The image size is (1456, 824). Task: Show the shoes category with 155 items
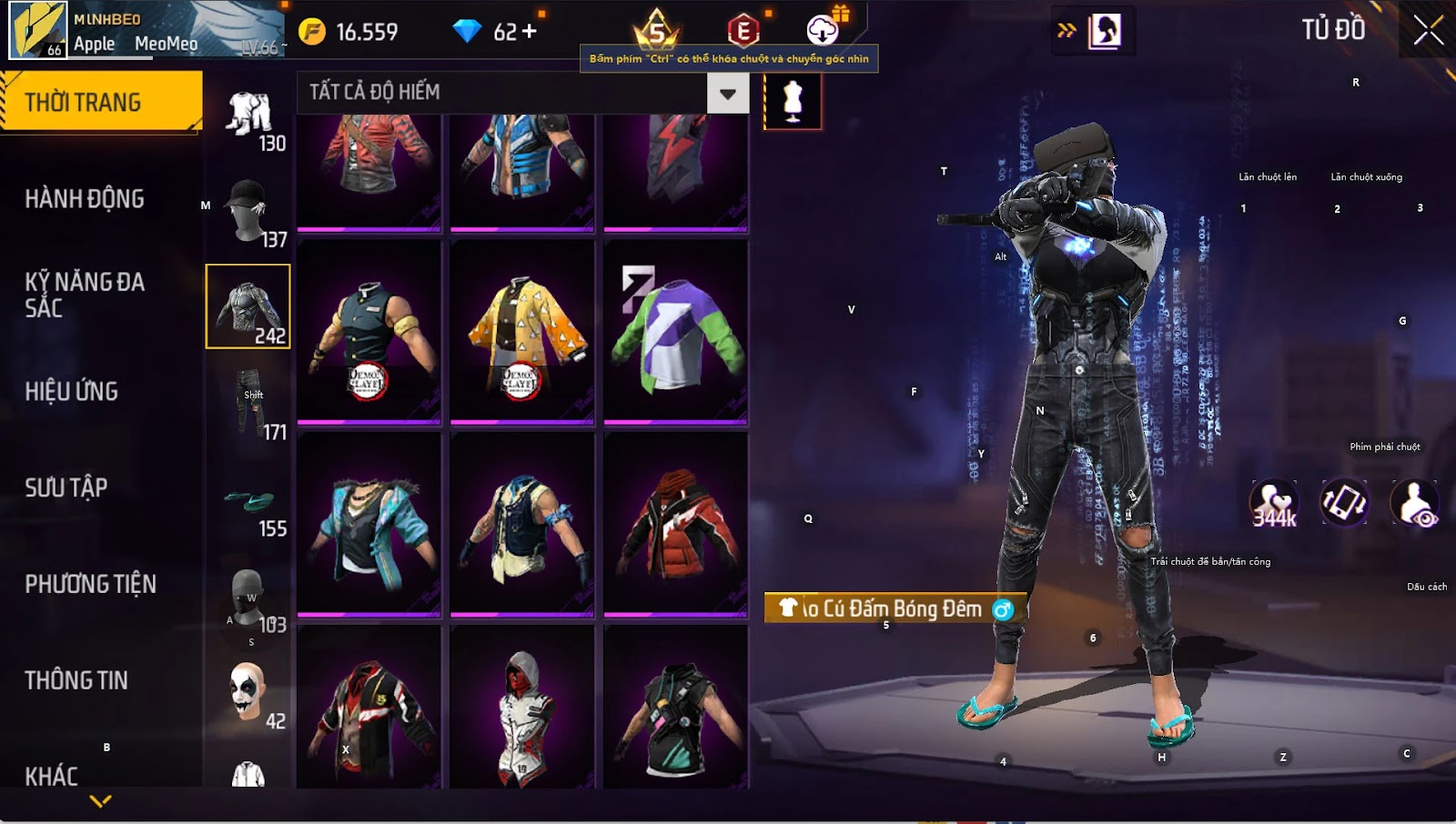point(248,504)
